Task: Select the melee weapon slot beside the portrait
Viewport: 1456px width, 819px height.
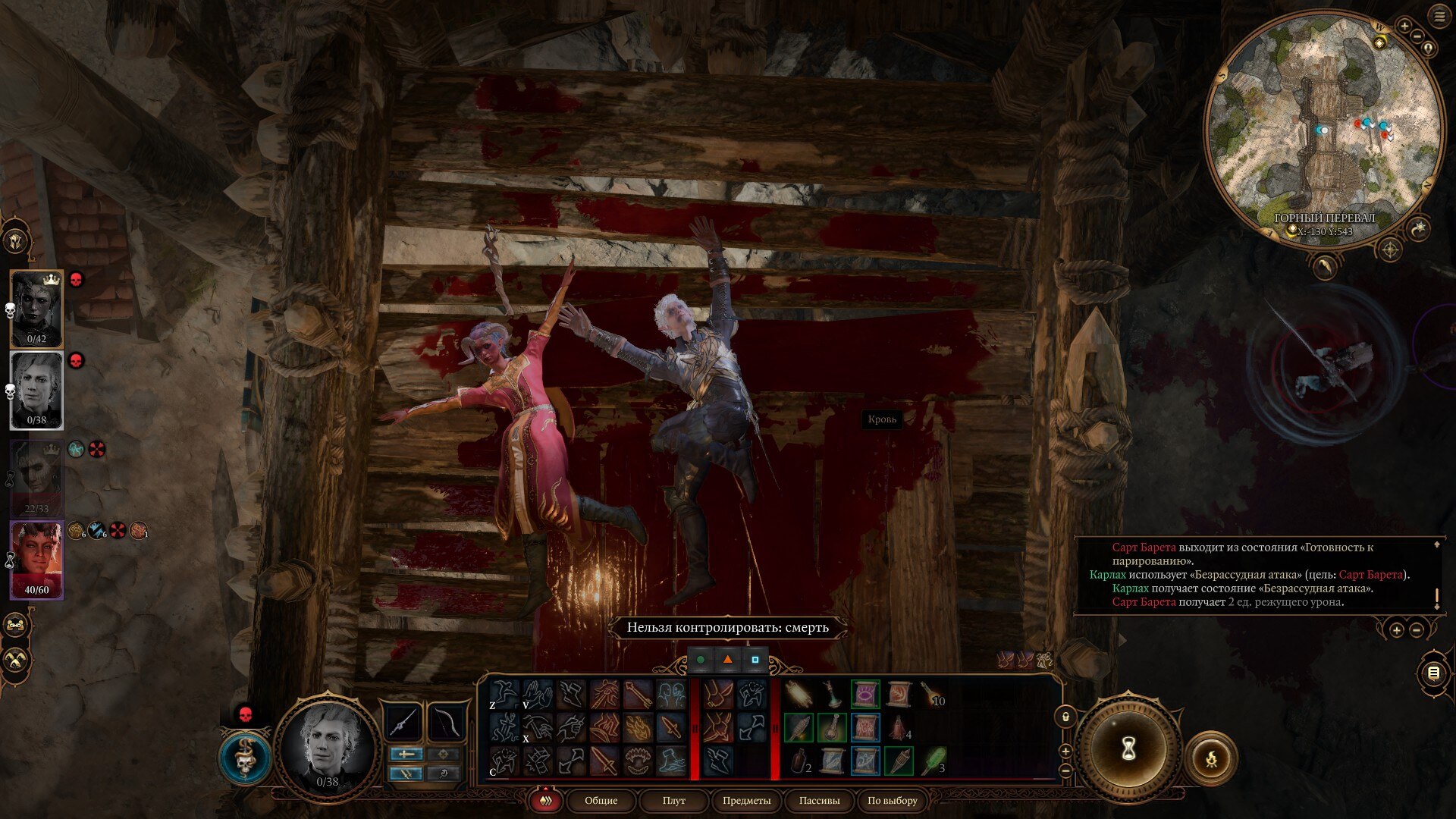Action: [403, 721]
